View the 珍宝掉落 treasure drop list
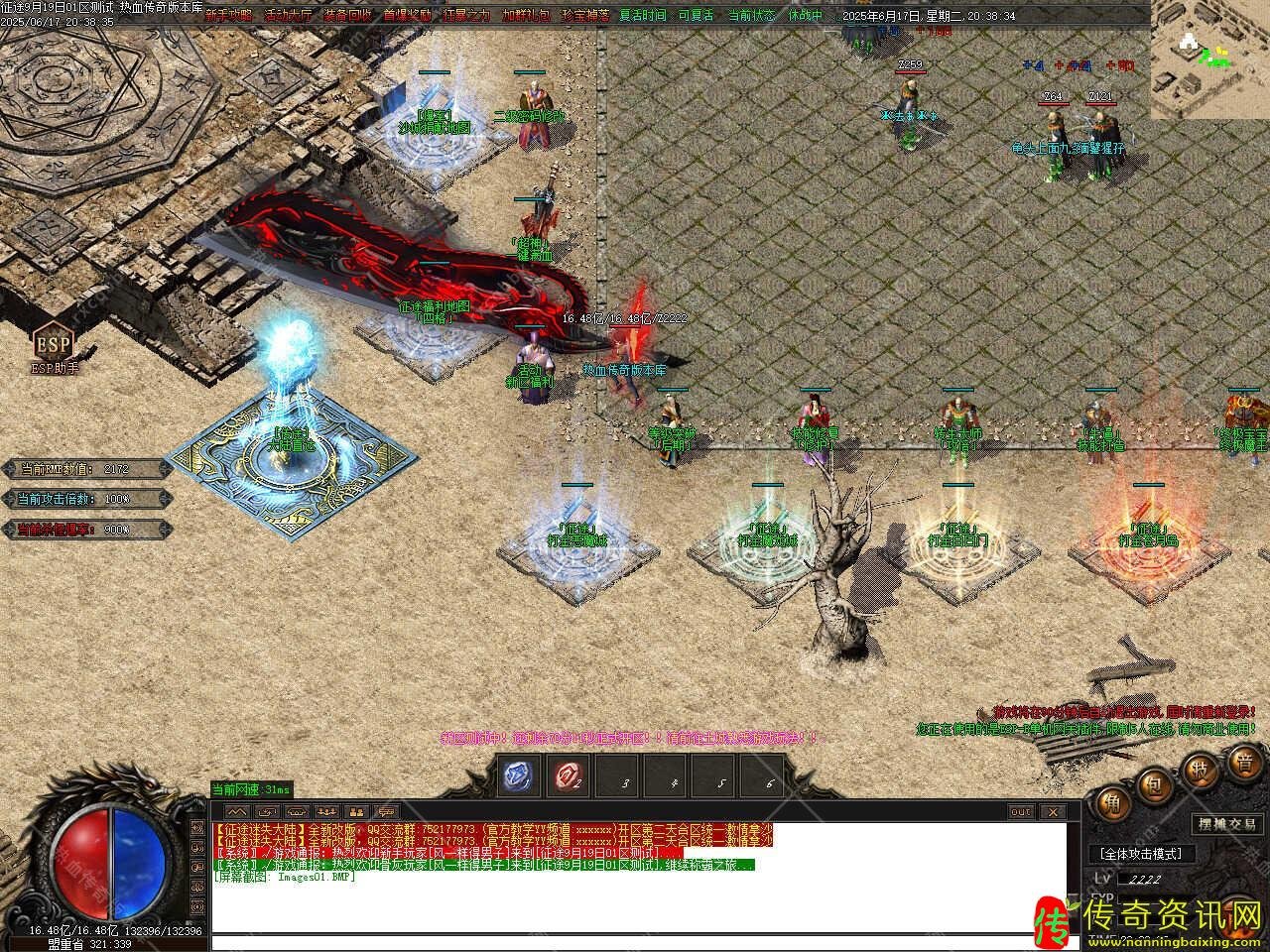Screen dimensions: 1270x952 pos(585,16)
